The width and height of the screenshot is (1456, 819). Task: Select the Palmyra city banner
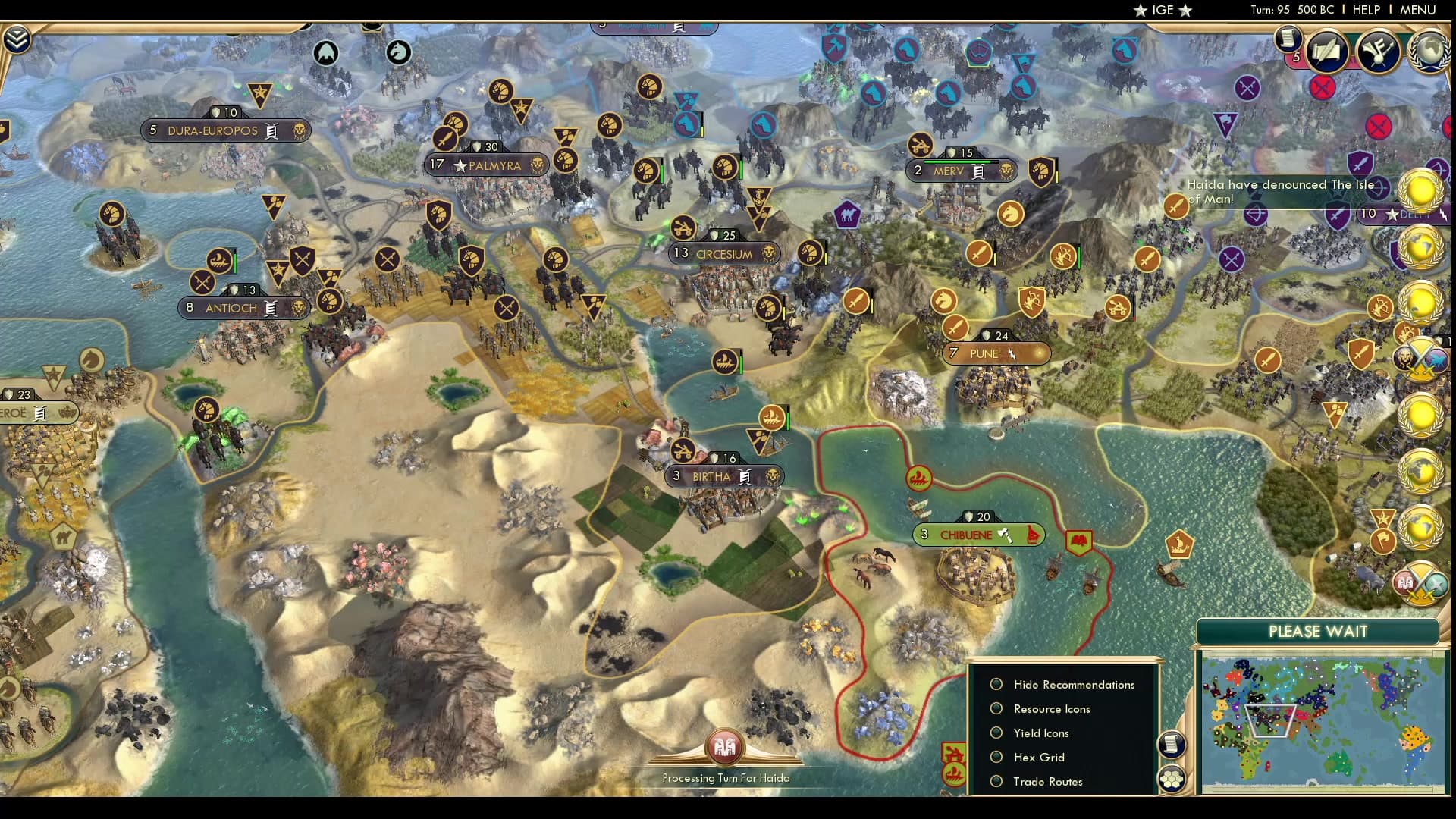click(485, 164)
